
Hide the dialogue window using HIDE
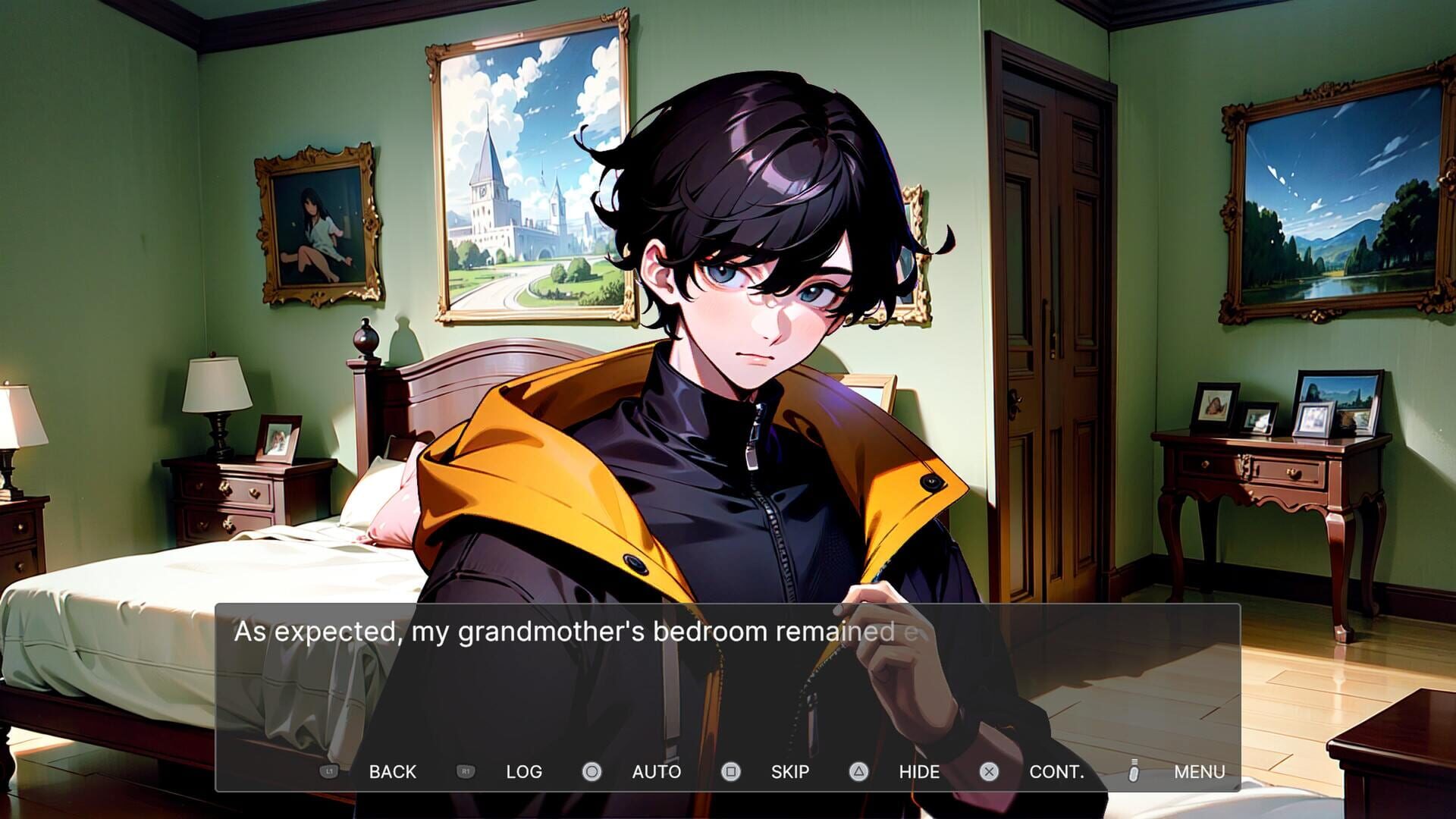919,771
